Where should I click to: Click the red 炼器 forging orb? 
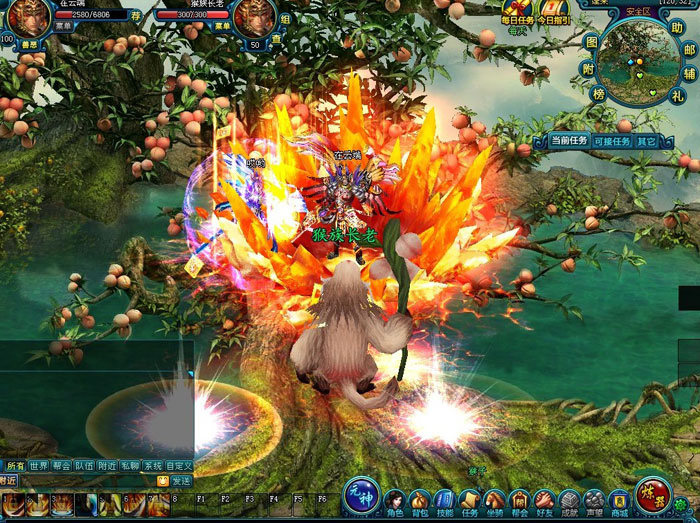pos(653,493)
